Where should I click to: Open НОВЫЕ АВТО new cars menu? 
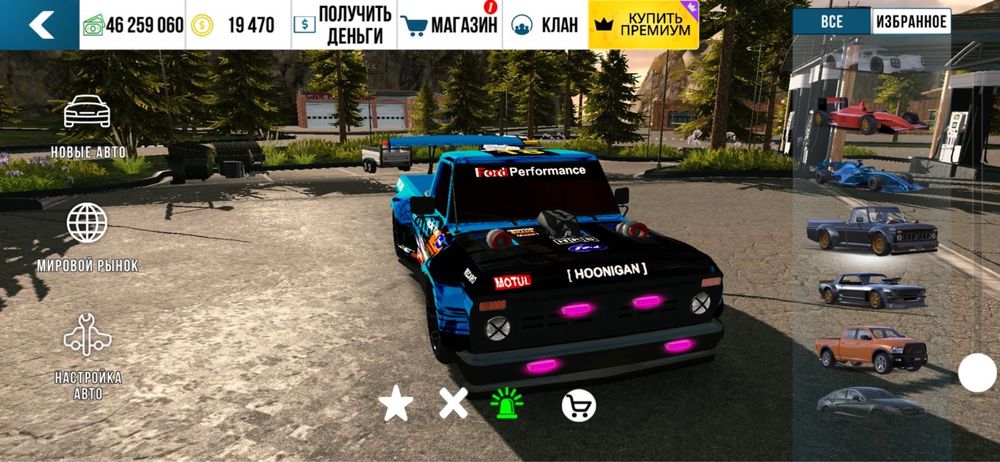(88, 125)
